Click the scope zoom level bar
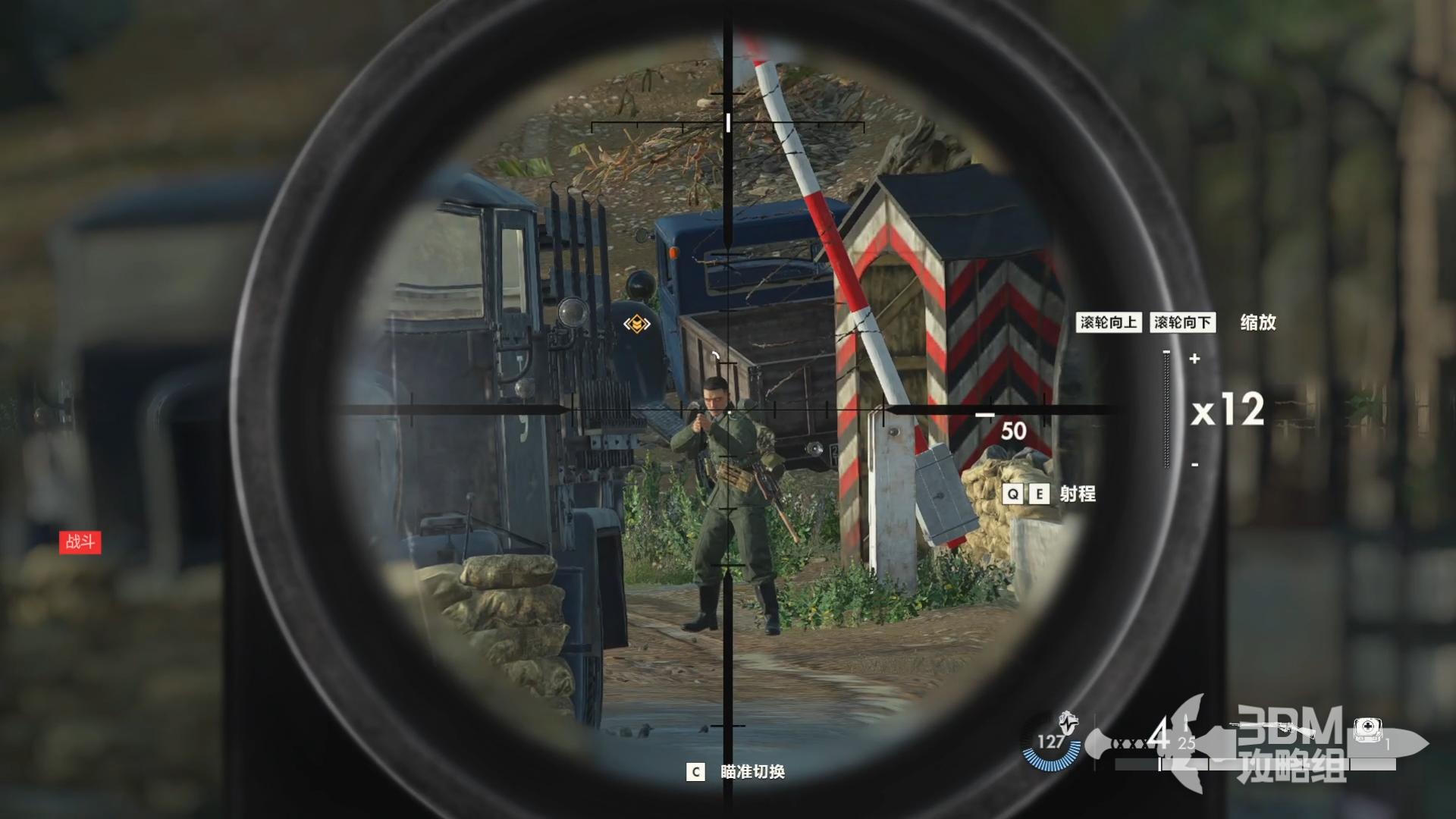Viewport: 1456px width, 819px height. tap(1167, 409)
